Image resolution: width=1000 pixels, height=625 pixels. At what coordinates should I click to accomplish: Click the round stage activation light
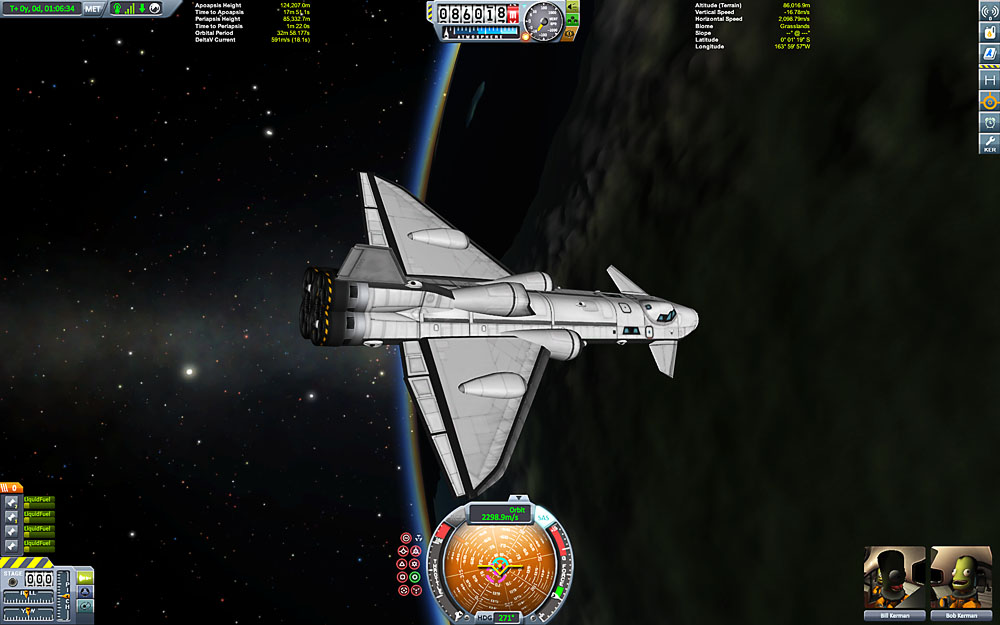(14, 579)
